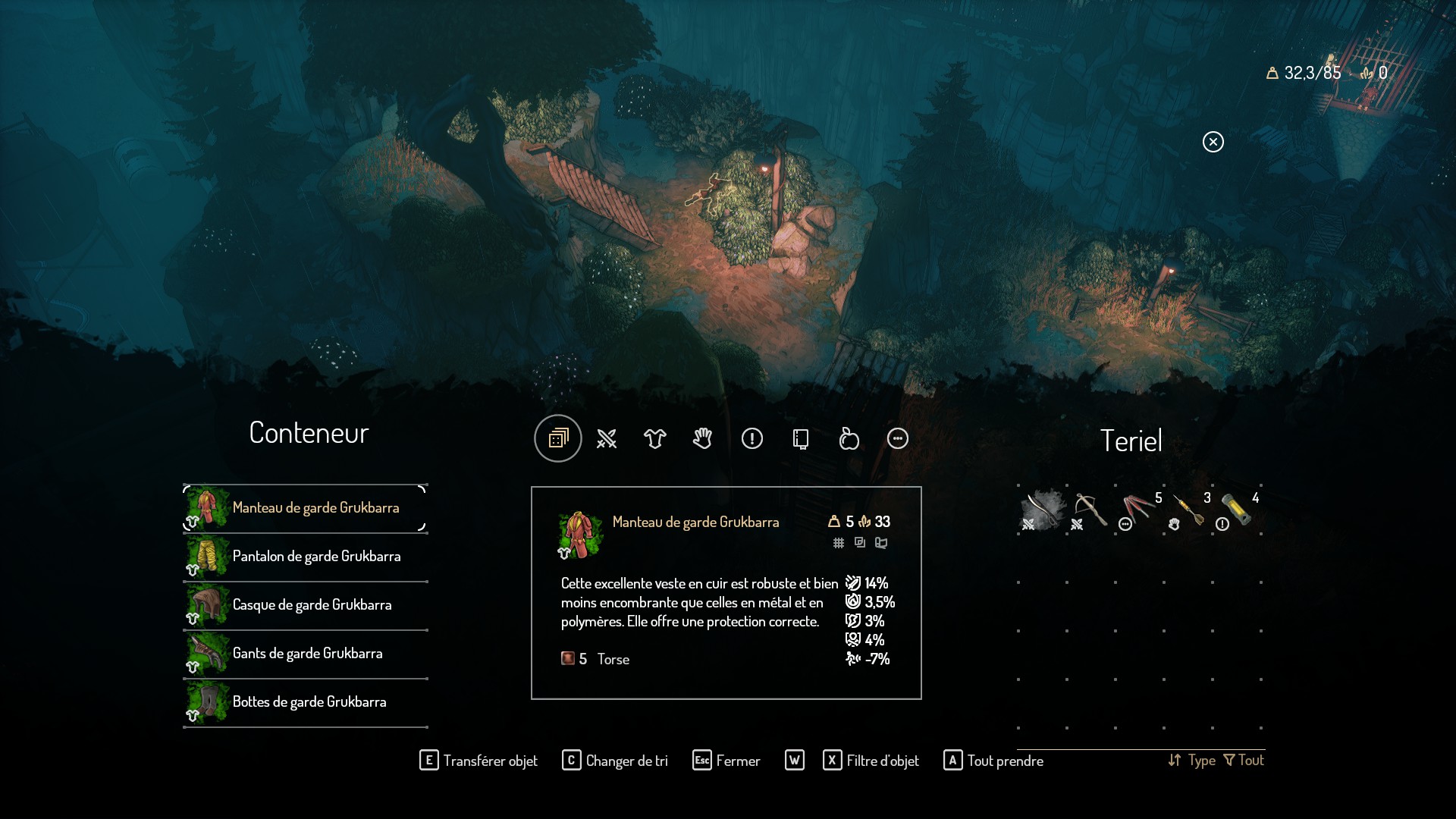
Task: Open the miscellaneous three-dots filter tab
Action: pos(898,438)
